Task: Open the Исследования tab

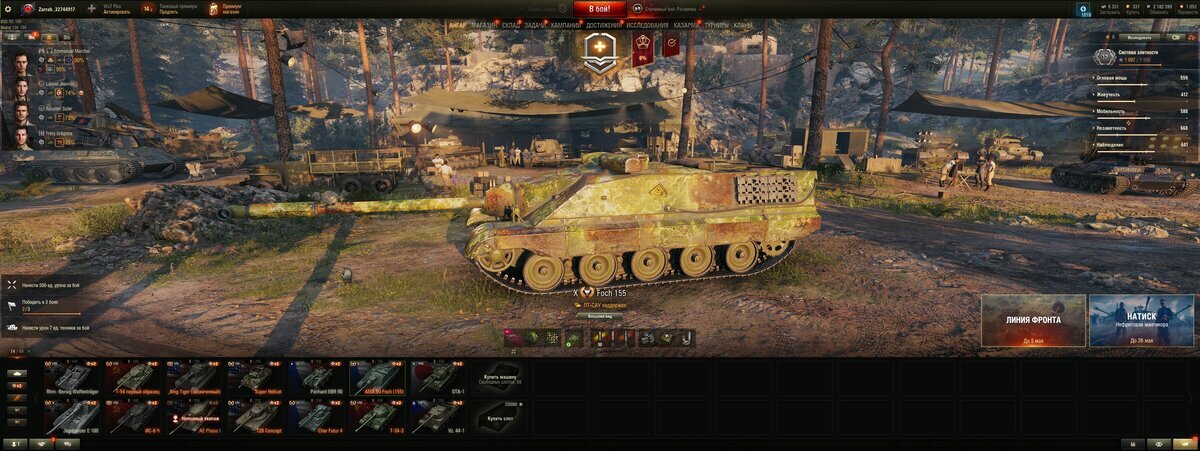Action: point(648,24)
